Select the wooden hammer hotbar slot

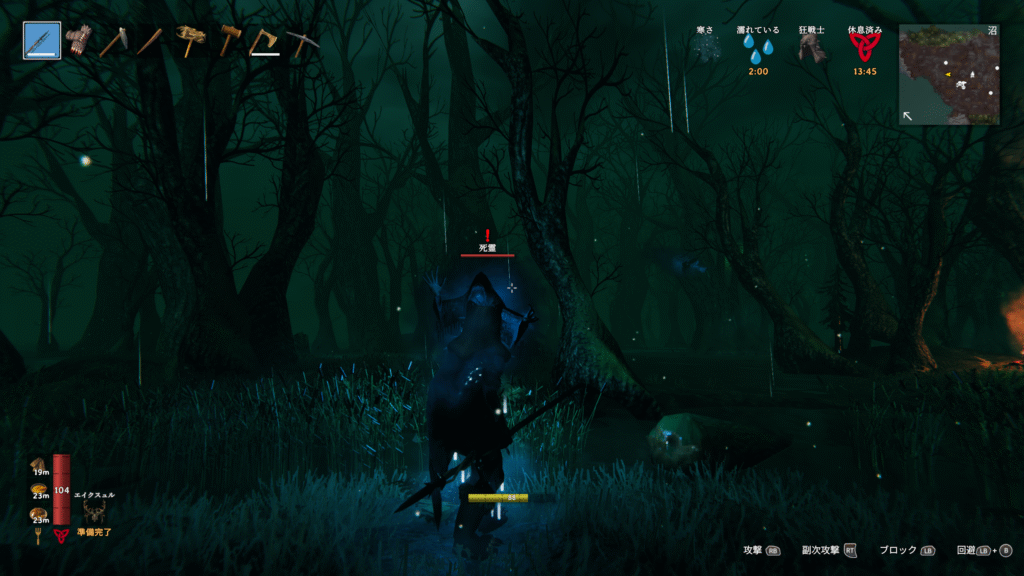click(229, 40)
